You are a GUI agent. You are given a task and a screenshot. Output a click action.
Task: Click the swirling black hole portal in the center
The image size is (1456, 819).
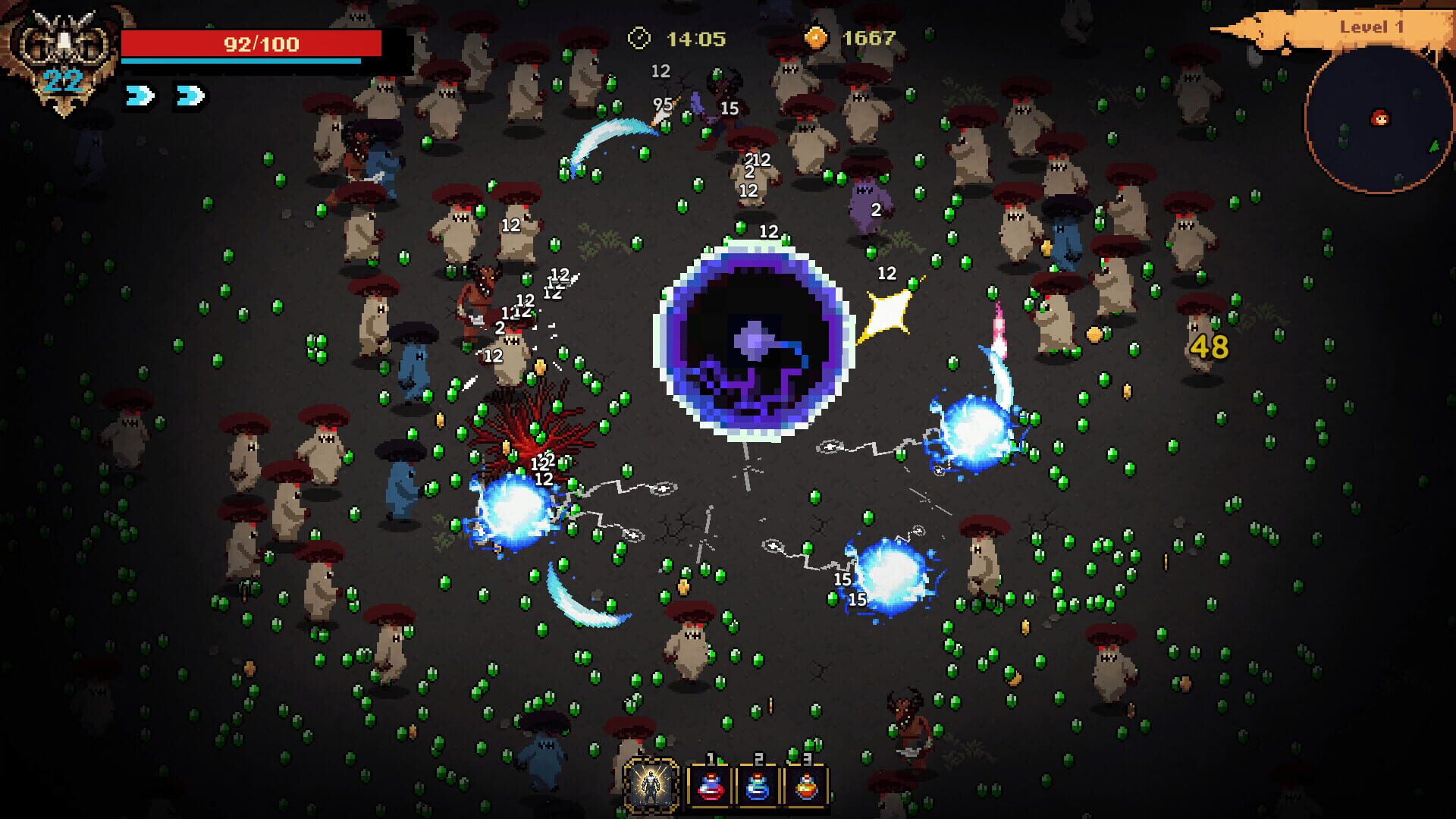[x=755, y=341]
